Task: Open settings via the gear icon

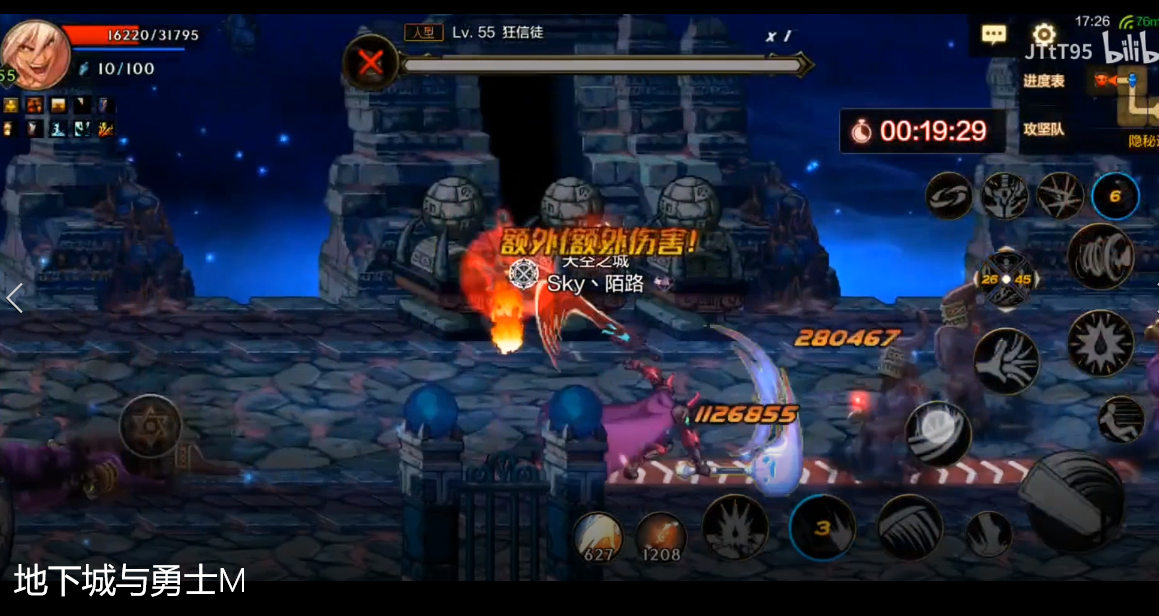Action: click(x=1044, y=33)
